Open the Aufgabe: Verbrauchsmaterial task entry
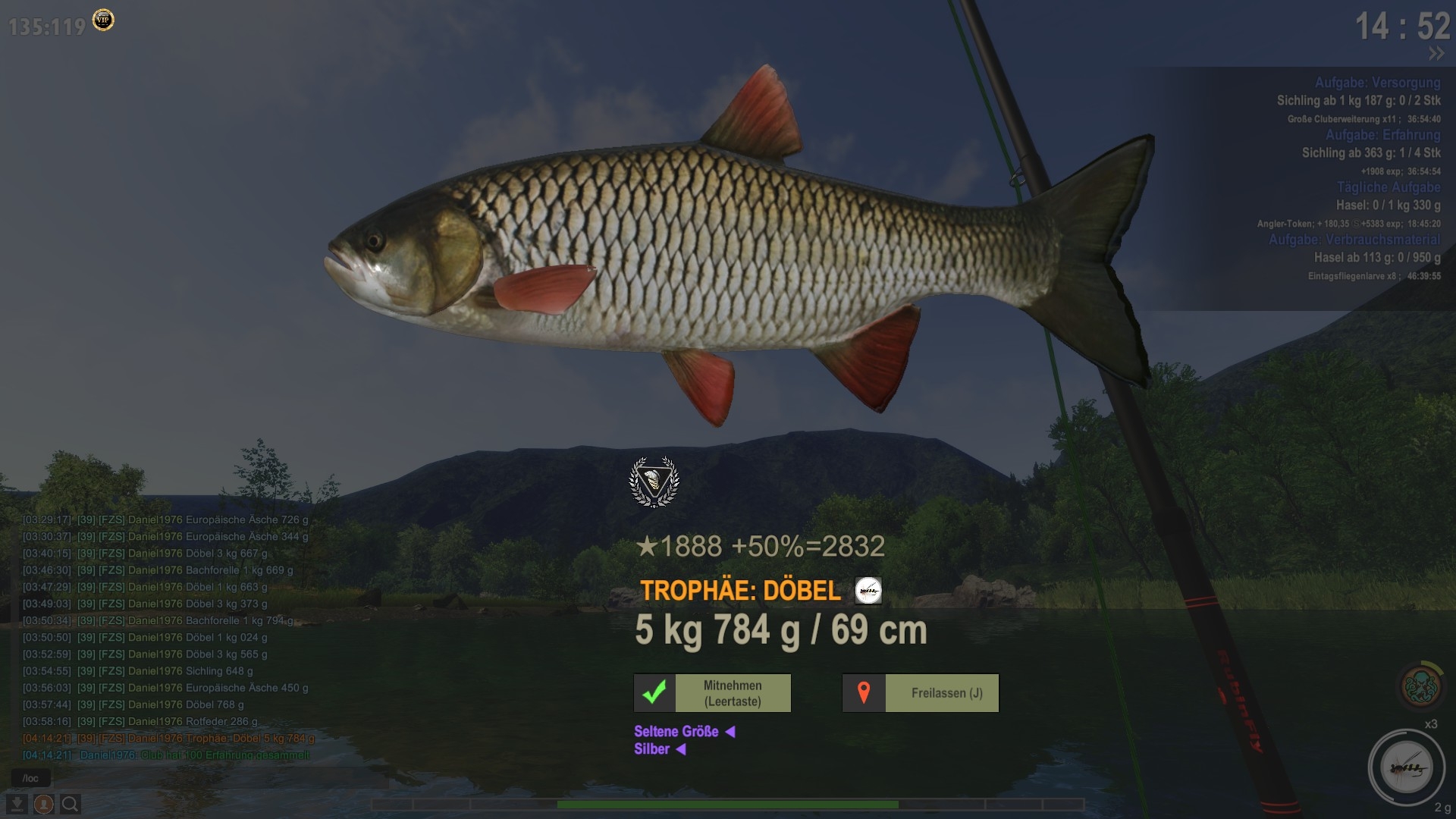The height and width of the screenshot is (819, 1456). [x=1354, y=240]
